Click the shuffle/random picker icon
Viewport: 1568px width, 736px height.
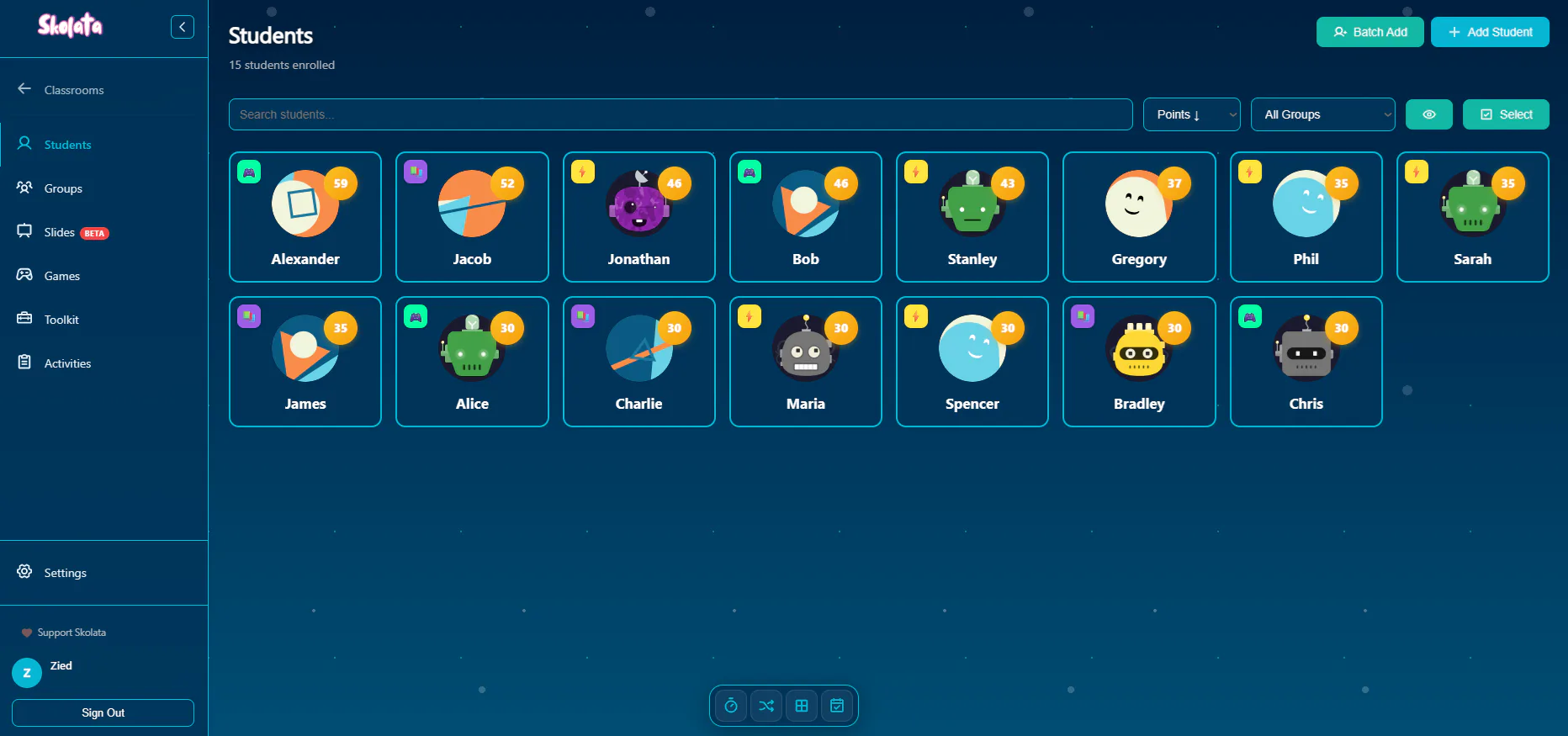tap(765, 706)
